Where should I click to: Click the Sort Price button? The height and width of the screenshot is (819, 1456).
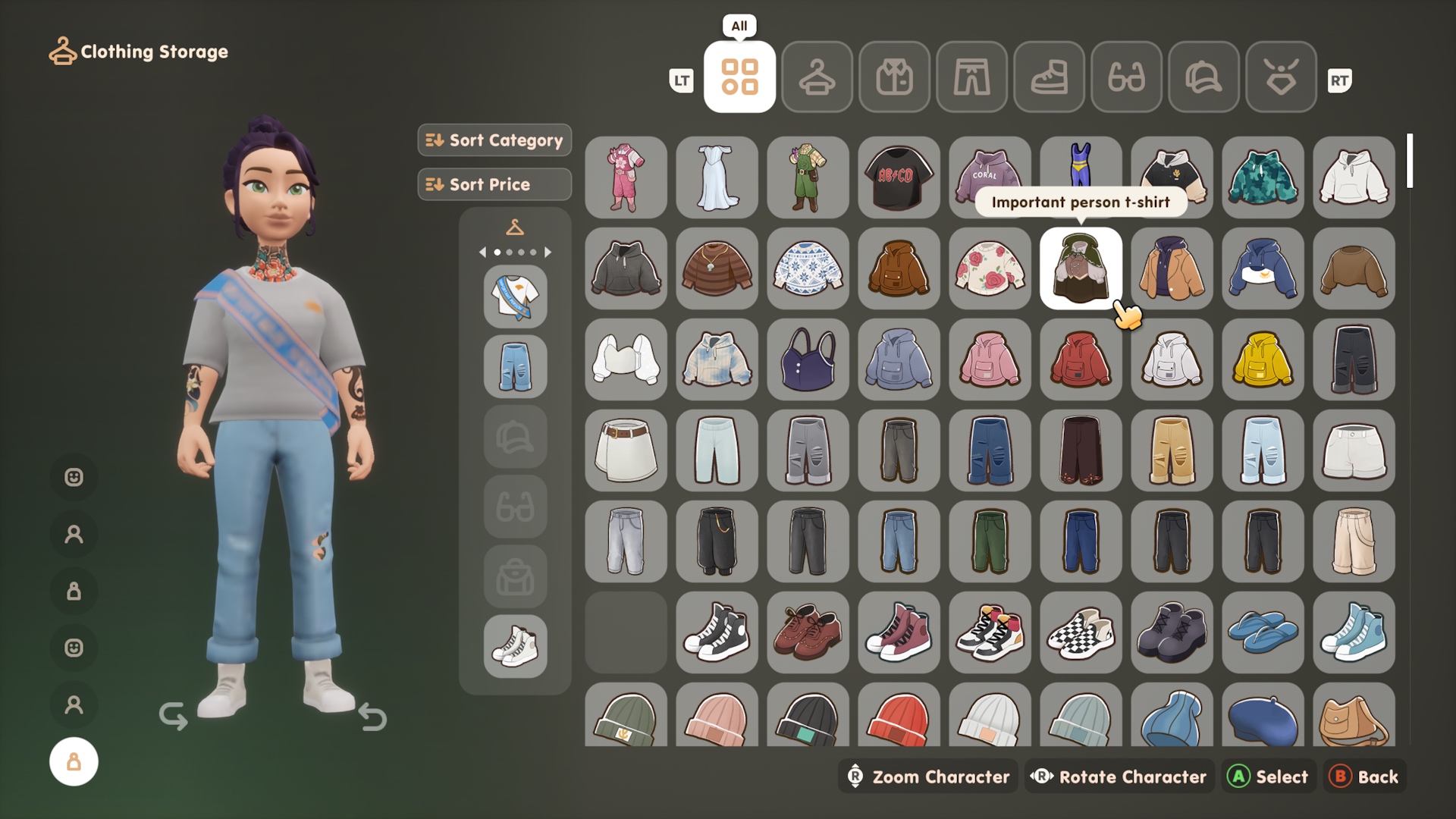pos(494,184)
